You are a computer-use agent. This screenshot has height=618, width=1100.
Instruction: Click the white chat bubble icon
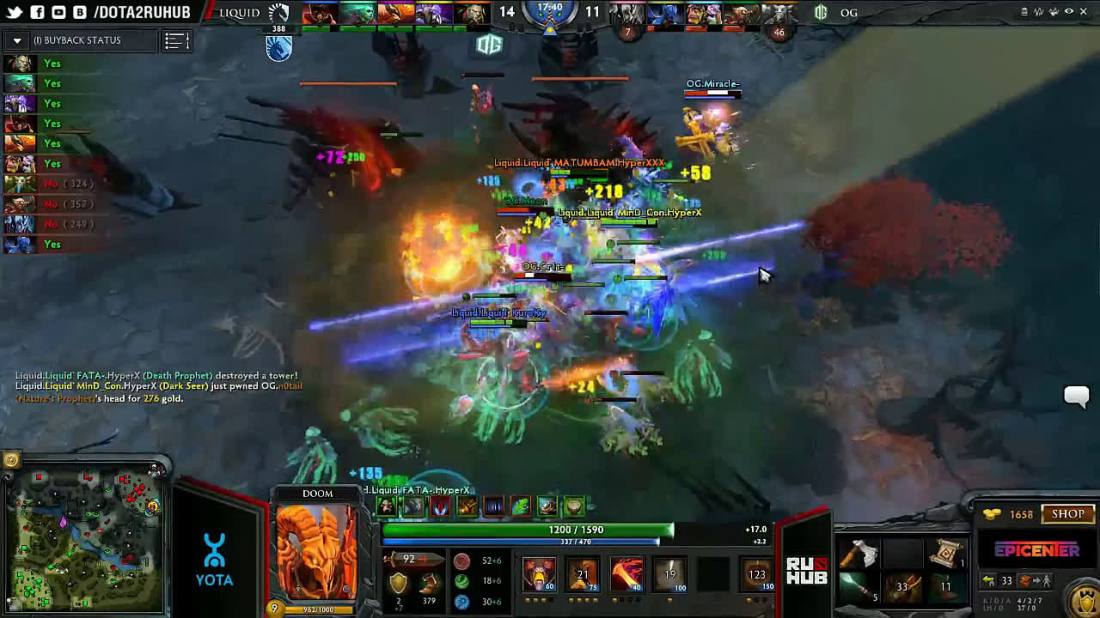point(1076,397)
